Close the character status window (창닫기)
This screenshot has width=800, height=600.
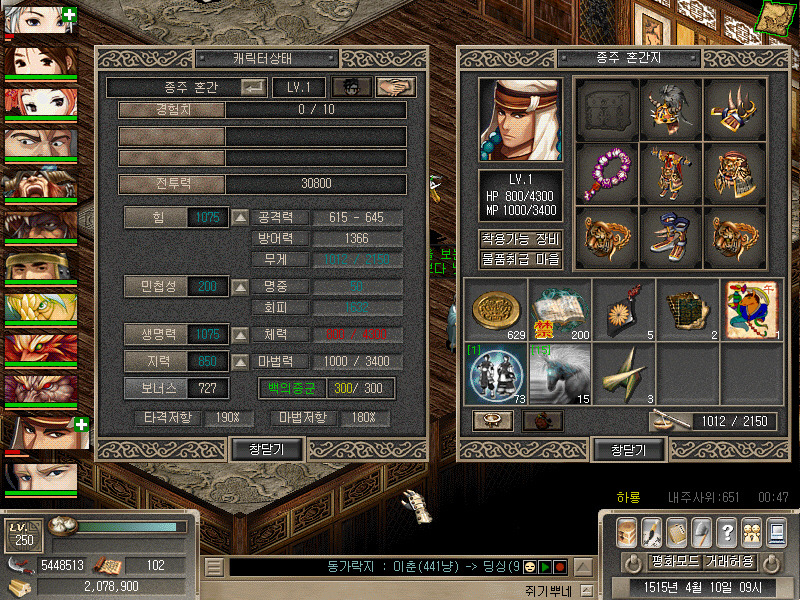[x=266, y=450]
